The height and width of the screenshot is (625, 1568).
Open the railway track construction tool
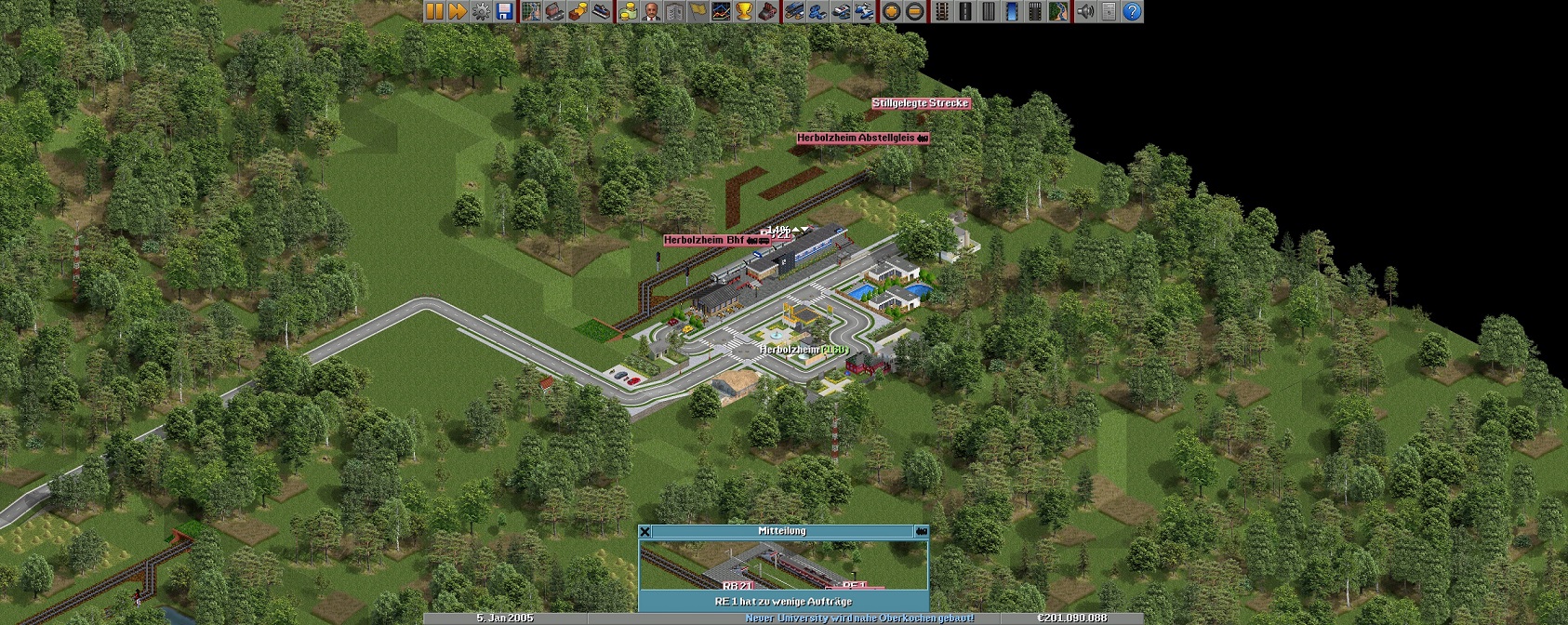click(941, 11)
